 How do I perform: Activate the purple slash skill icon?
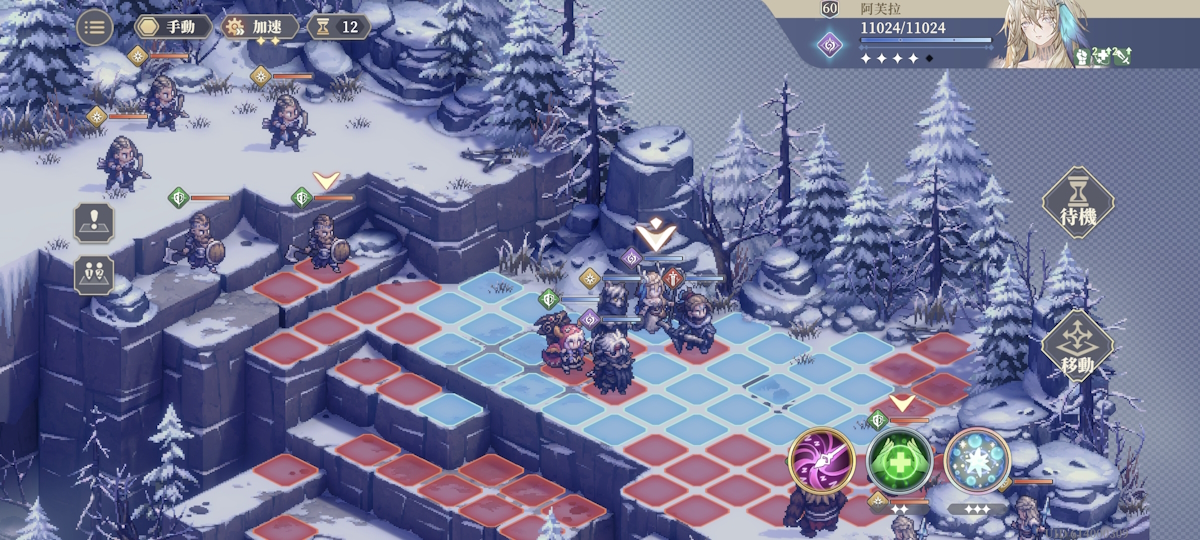(821, 461)
